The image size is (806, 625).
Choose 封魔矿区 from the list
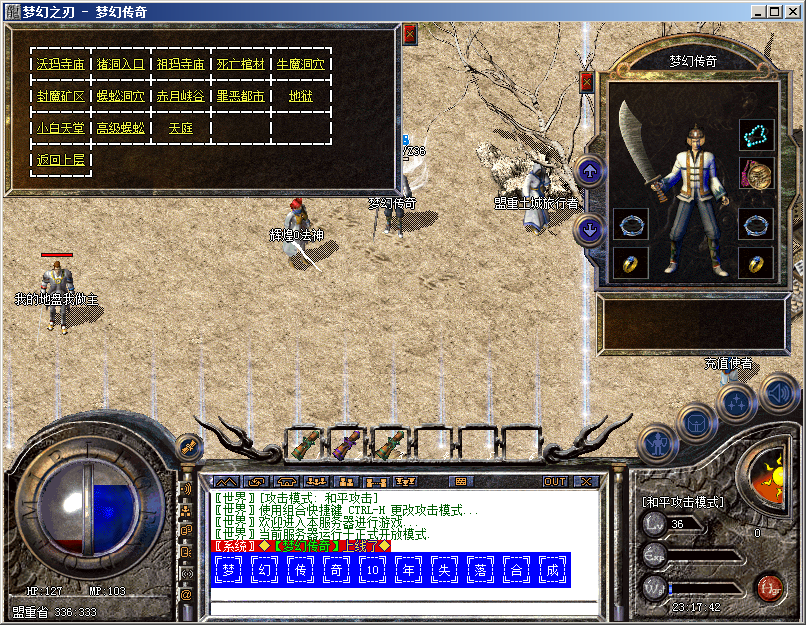[60, 97]
